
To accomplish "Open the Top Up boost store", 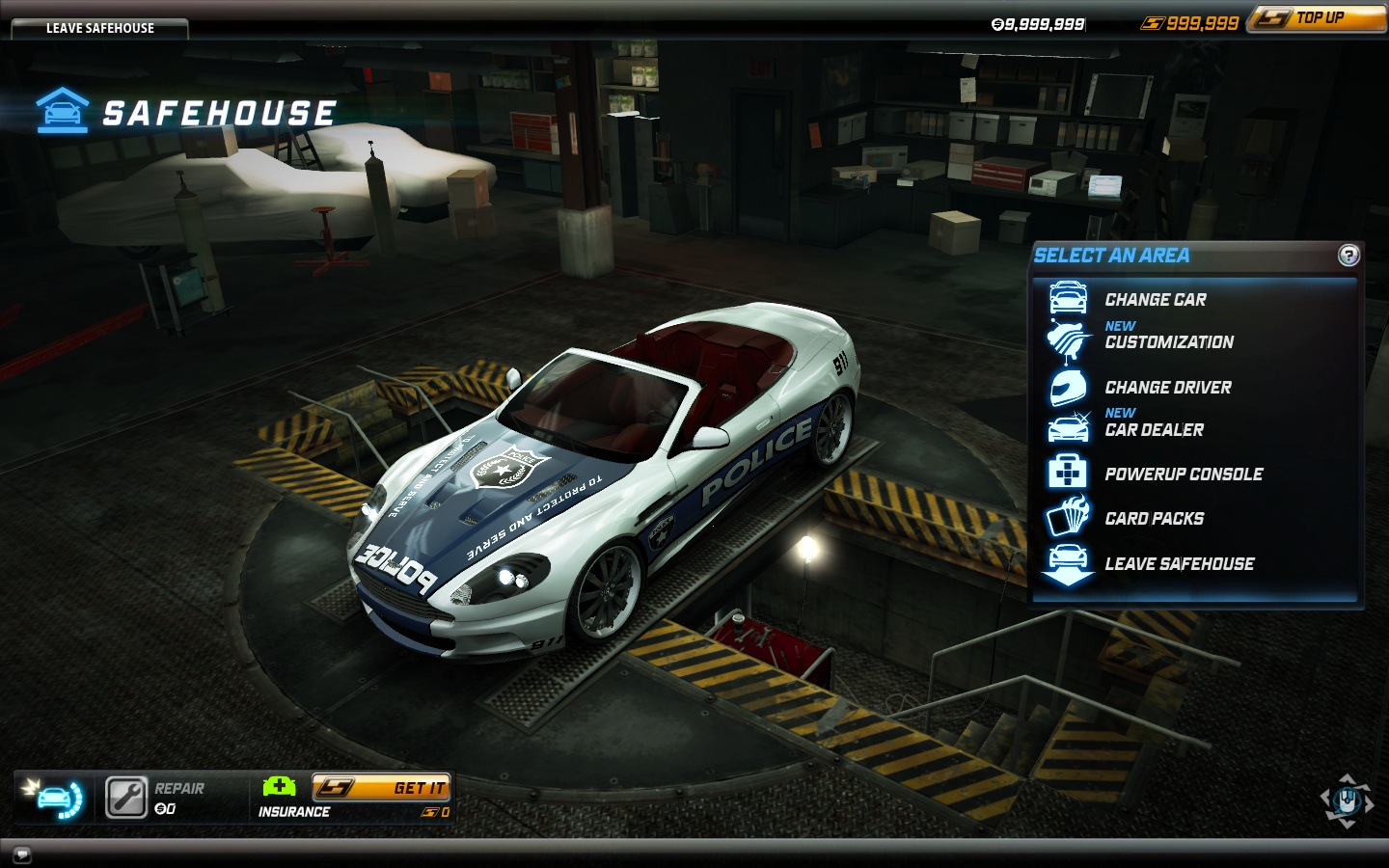I will coord(1318,18).
